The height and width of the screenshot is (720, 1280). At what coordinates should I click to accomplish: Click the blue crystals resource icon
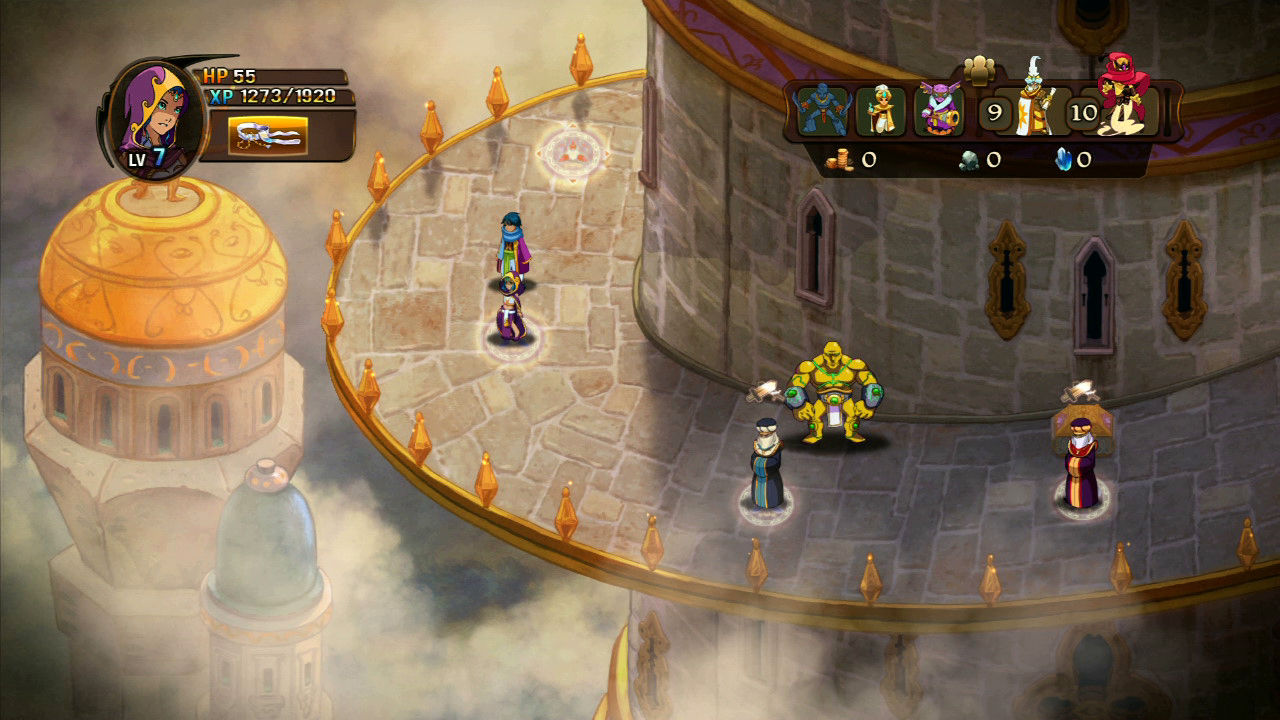pos(1063,158)
